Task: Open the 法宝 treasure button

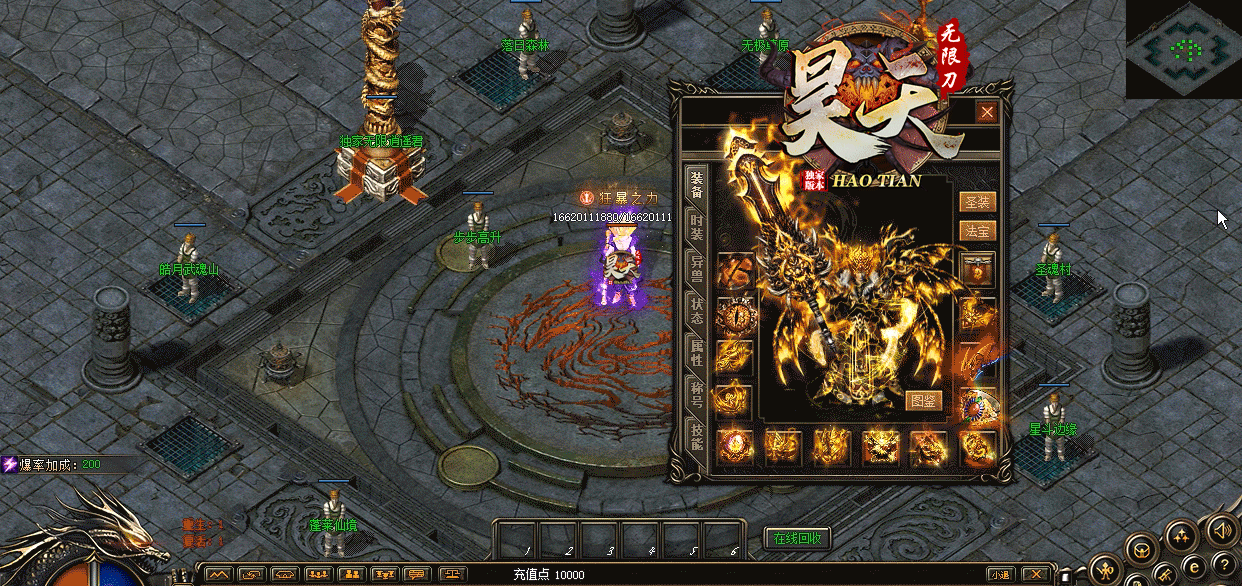Action: coord(977,230)
